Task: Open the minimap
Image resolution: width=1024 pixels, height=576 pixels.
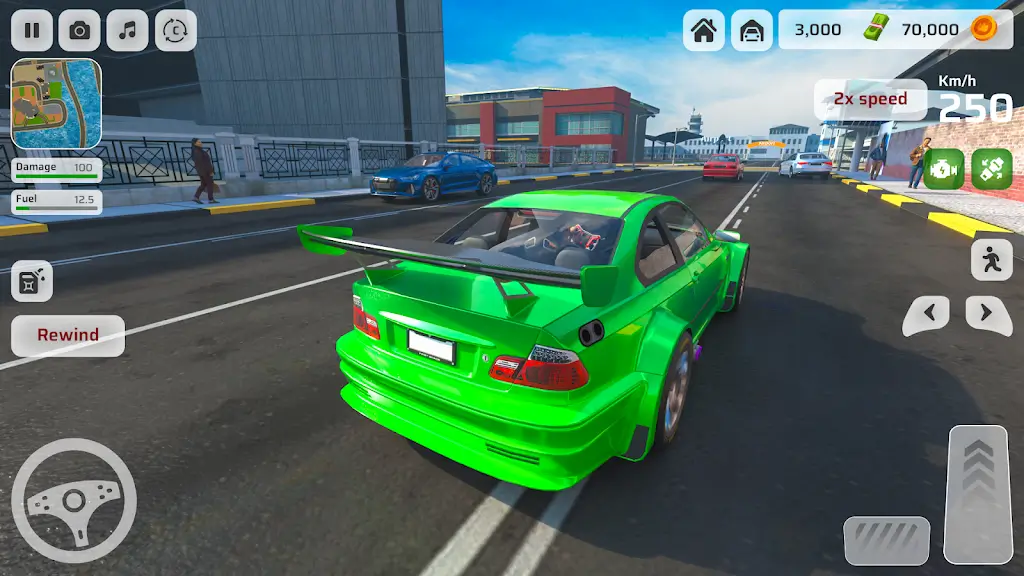Action: click(56, 104)
